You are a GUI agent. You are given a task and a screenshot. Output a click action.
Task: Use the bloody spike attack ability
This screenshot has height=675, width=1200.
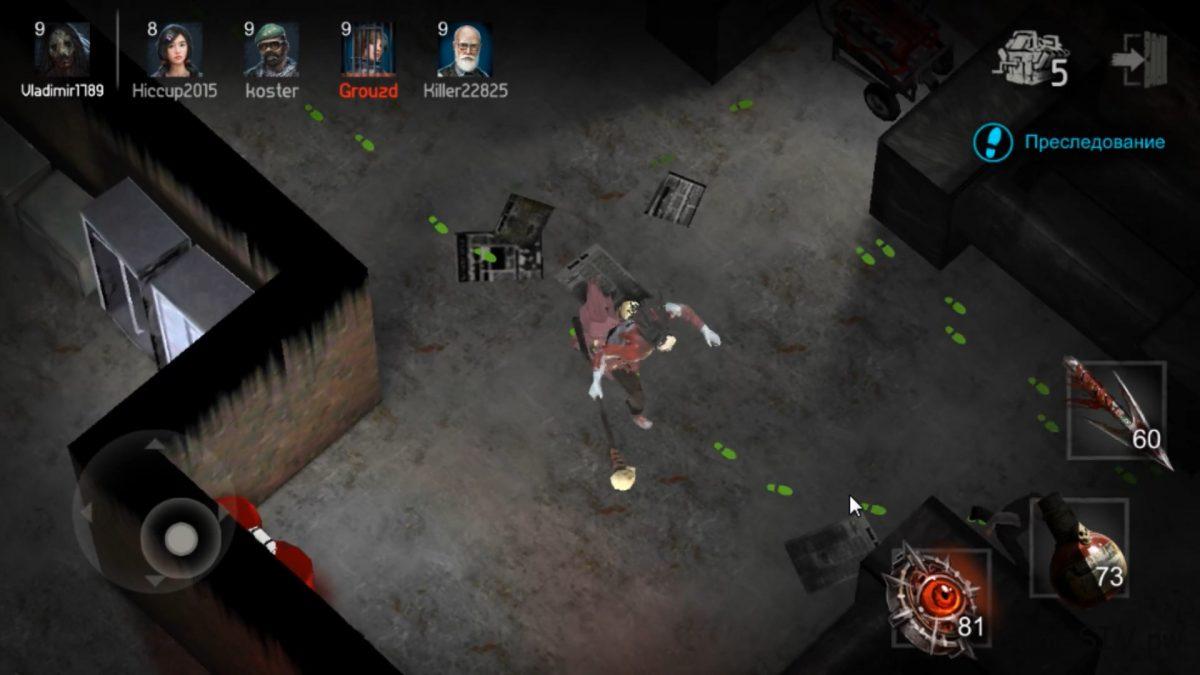tap(1116, 410)
